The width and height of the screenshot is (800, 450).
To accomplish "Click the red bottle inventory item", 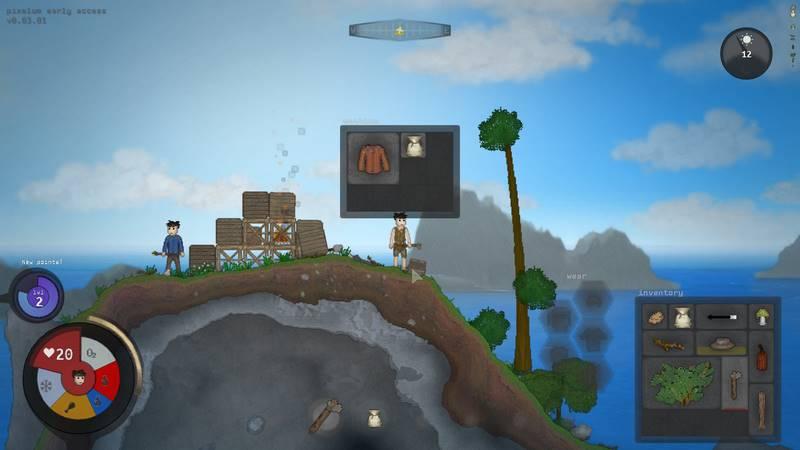I will (x=761, y=357).
